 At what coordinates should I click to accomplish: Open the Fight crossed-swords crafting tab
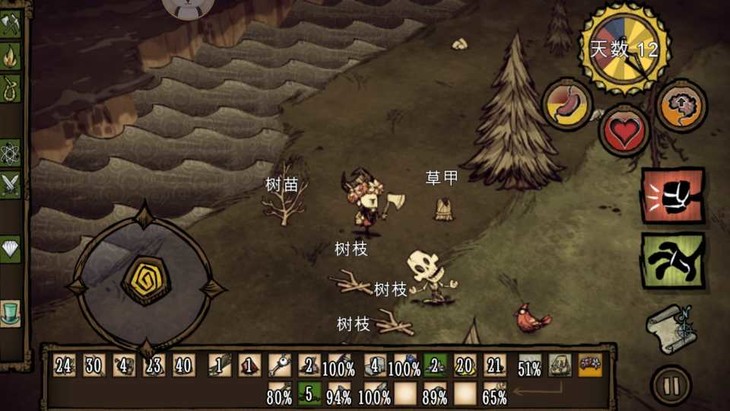click(11, 184)
